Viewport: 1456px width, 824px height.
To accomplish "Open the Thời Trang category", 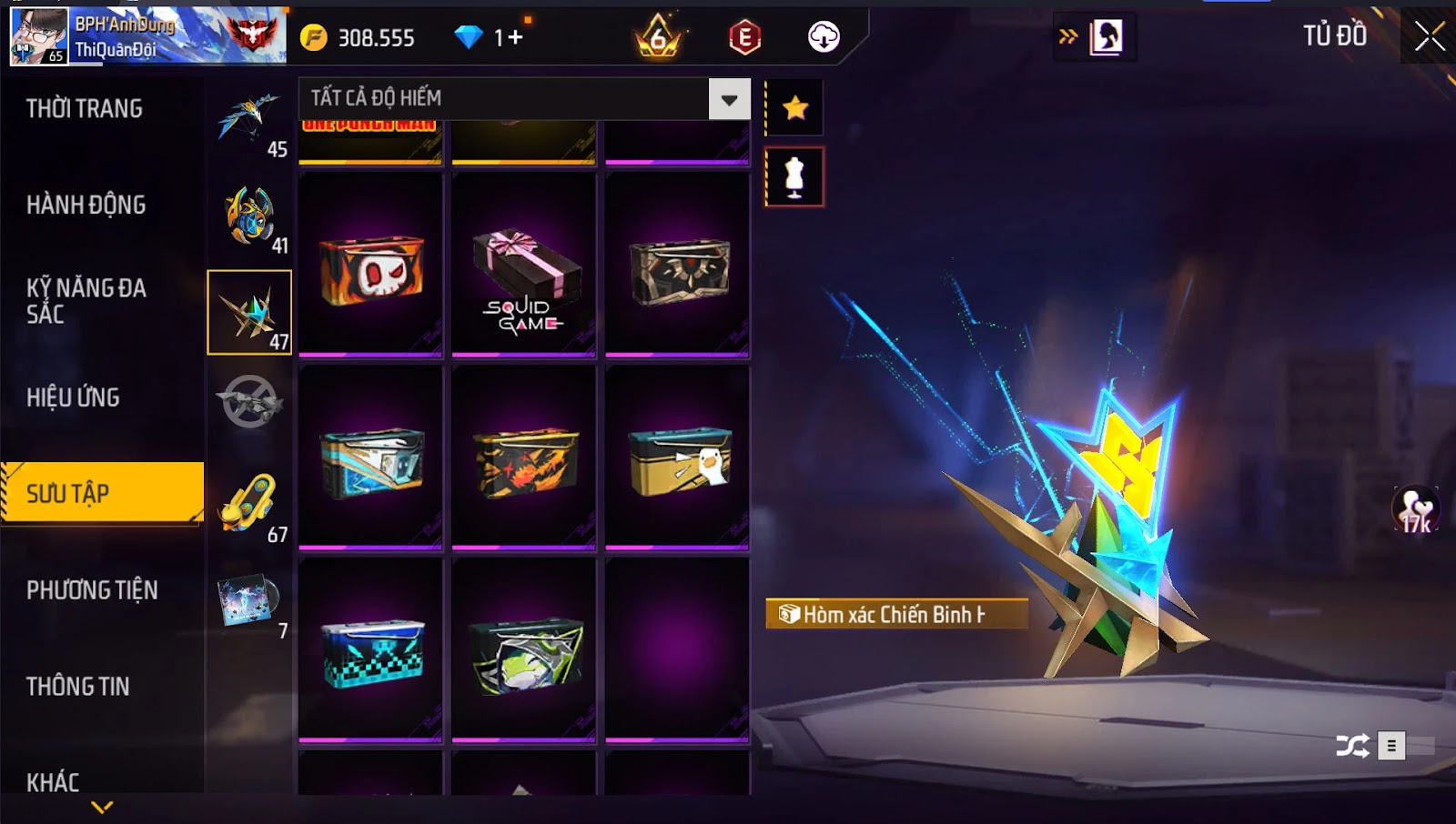I will [85, 109].
